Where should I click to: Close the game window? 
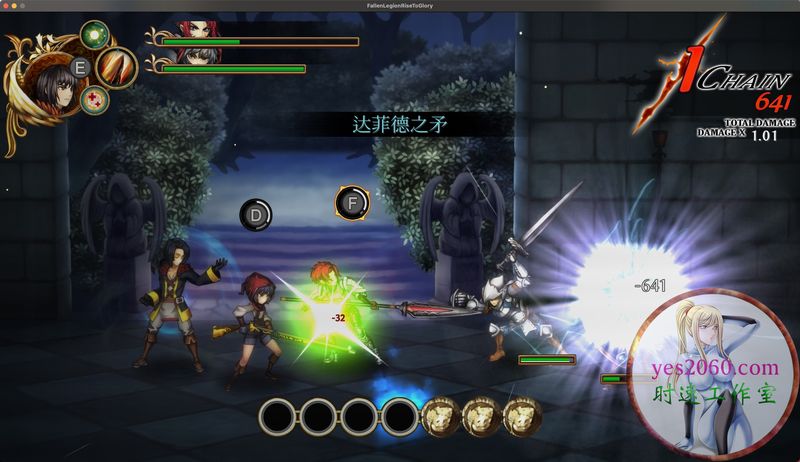[x=6, y=6]
